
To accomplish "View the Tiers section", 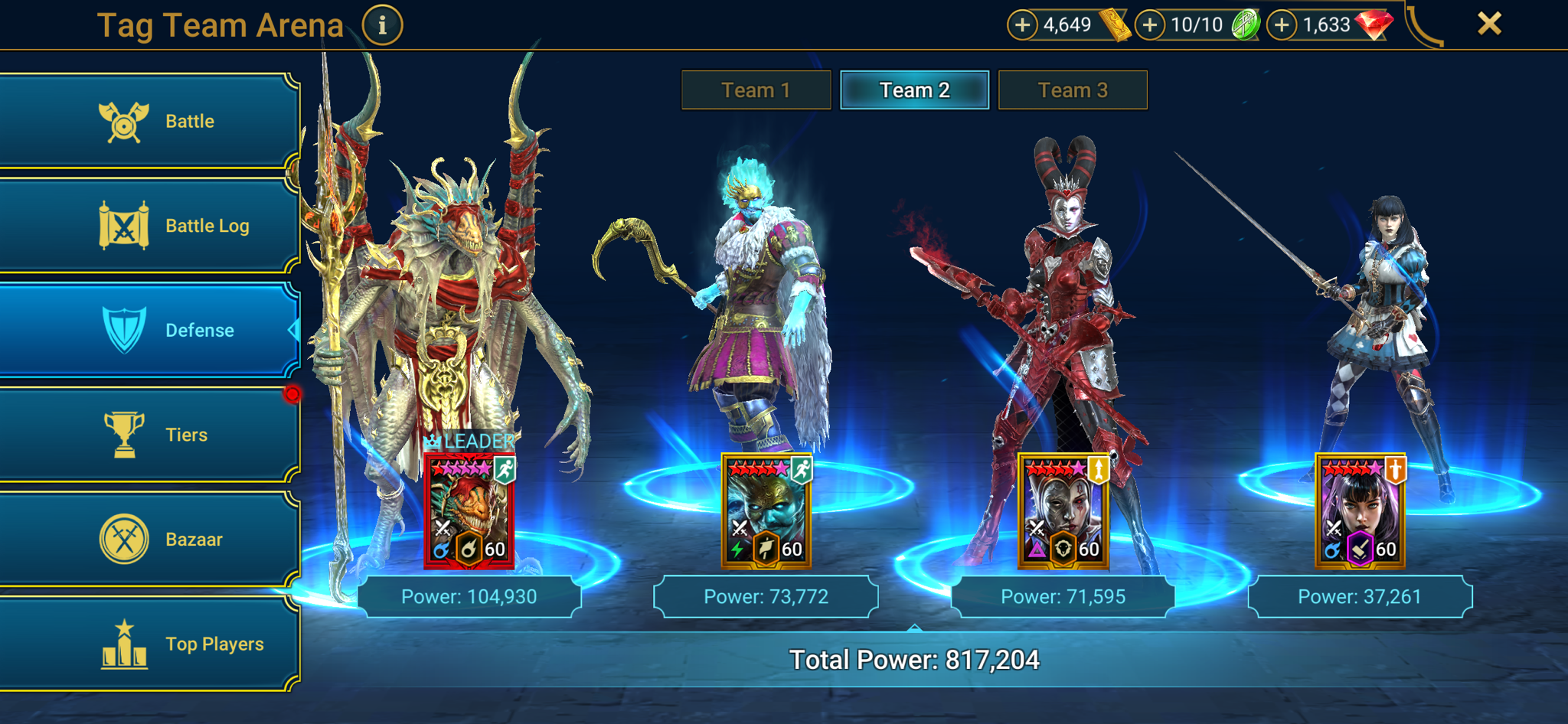I will point(149,435).
